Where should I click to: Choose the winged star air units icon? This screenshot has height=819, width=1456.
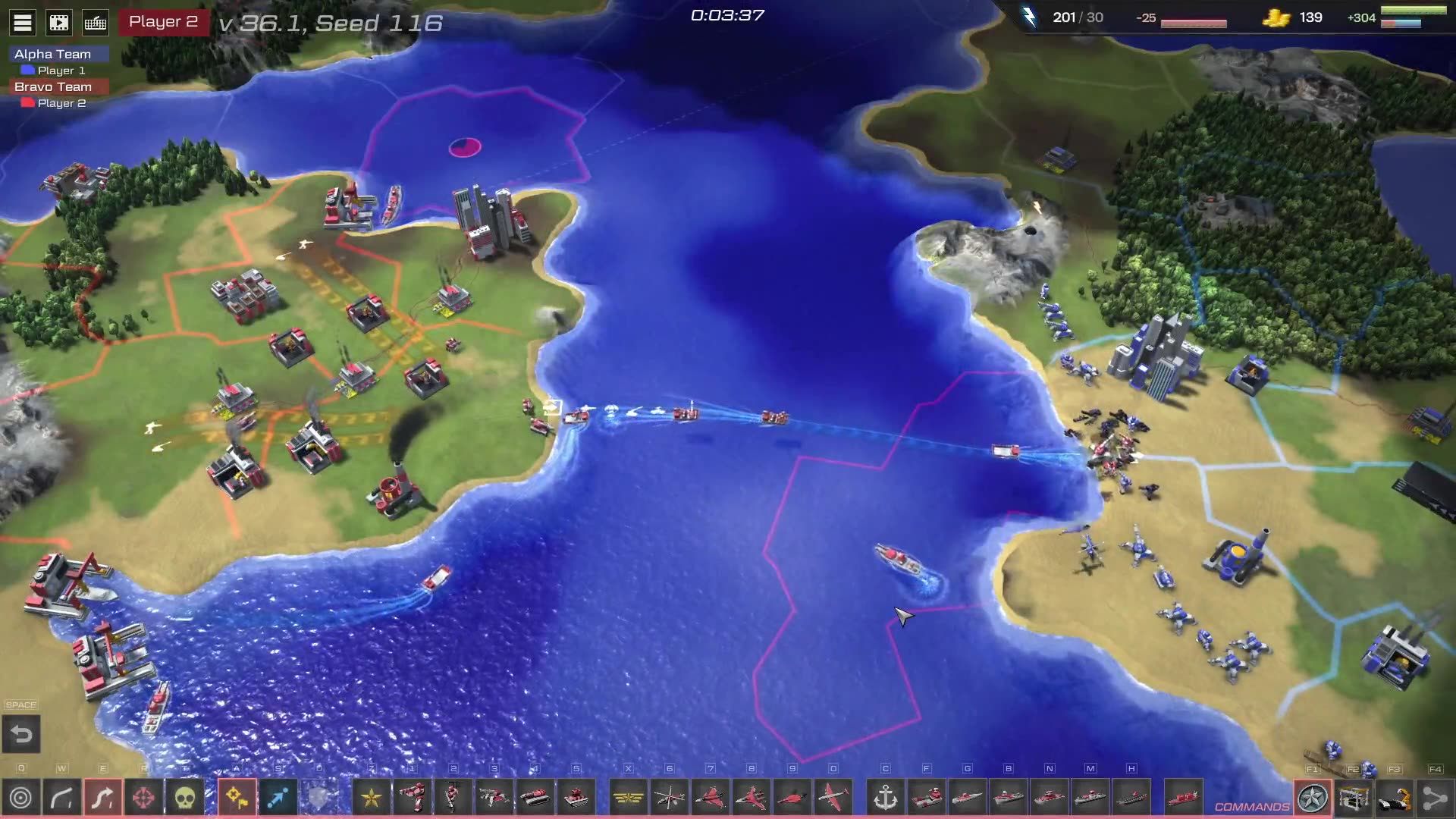(629, 798)
